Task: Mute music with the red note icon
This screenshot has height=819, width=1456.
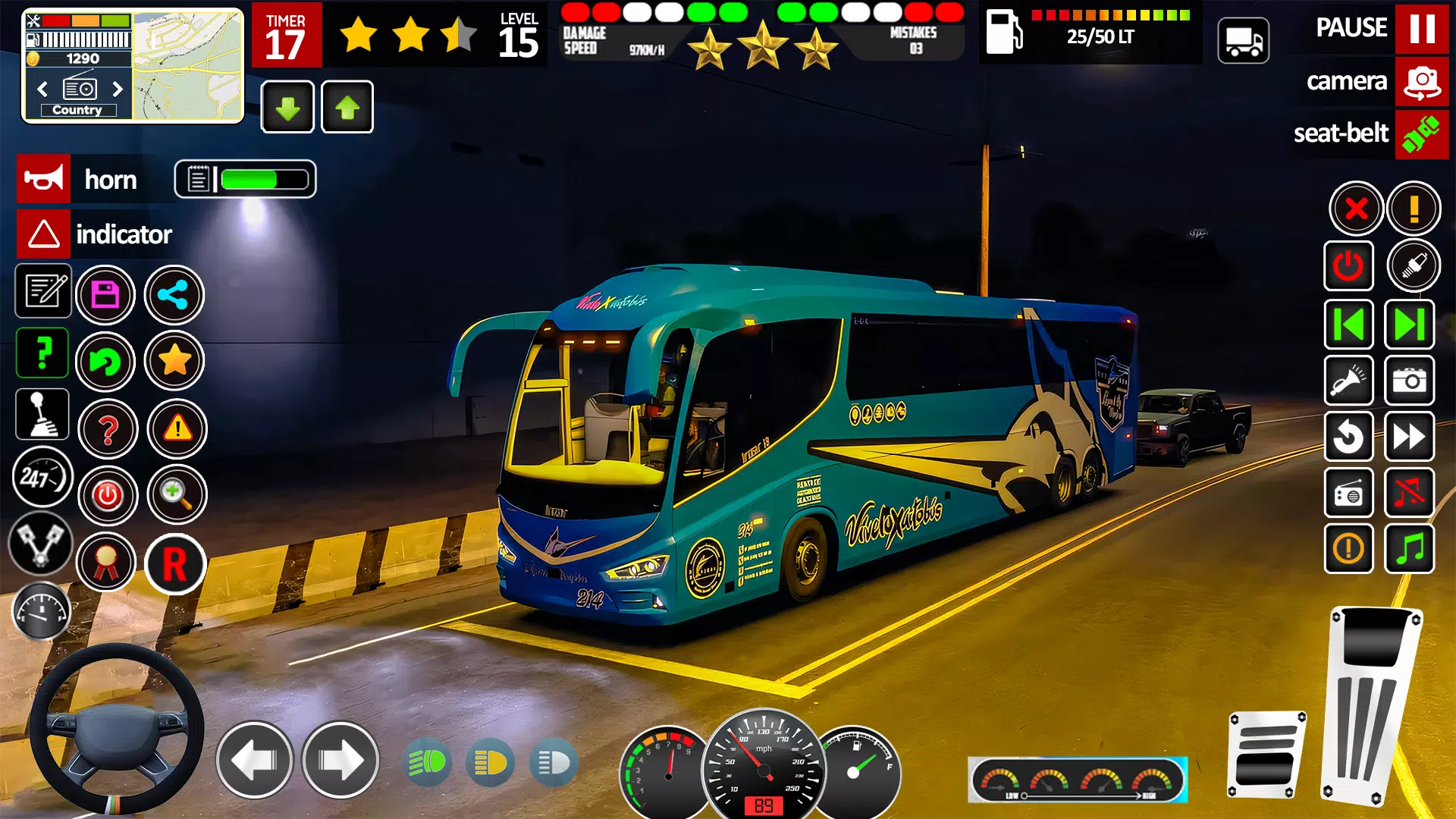Action: [1410, 494]
